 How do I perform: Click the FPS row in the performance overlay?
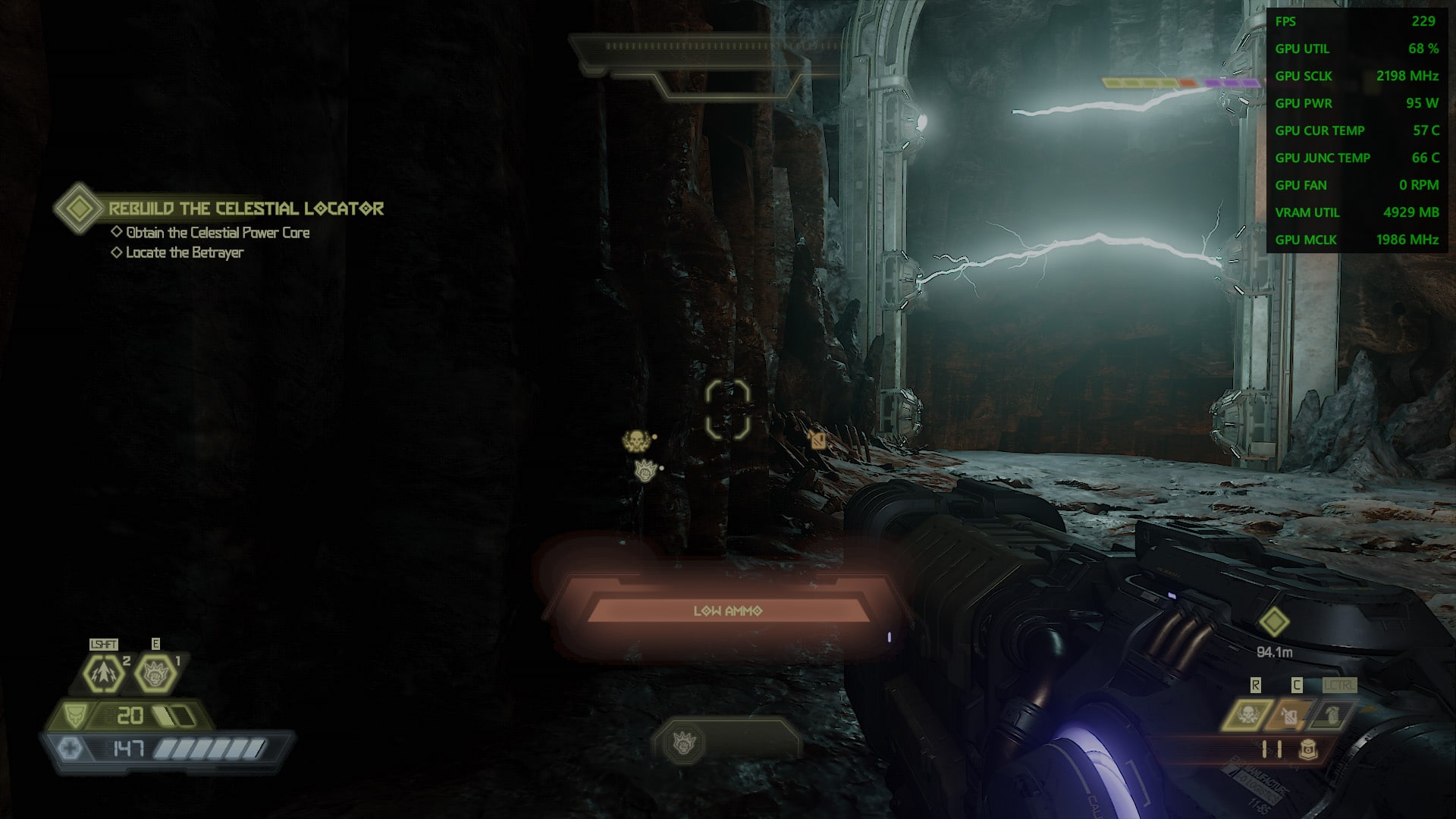click(1356, 21)
